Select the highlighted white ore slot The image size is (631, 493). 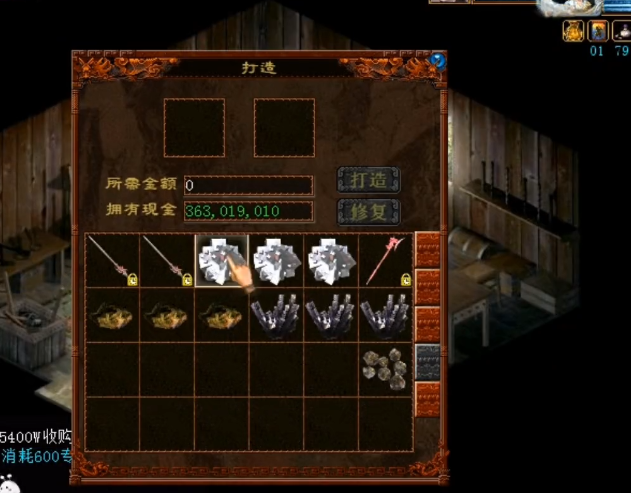click(x=222, y=261)
